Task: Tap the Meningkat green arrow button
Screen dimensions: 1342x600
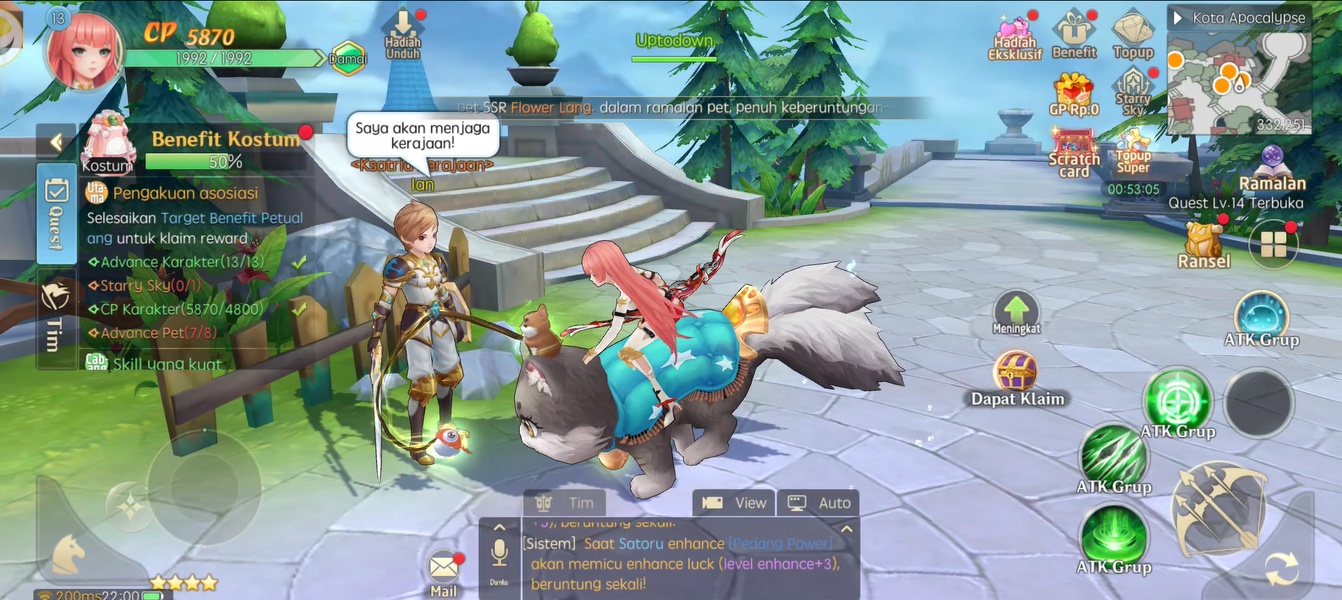Action: coord(1016,313)
